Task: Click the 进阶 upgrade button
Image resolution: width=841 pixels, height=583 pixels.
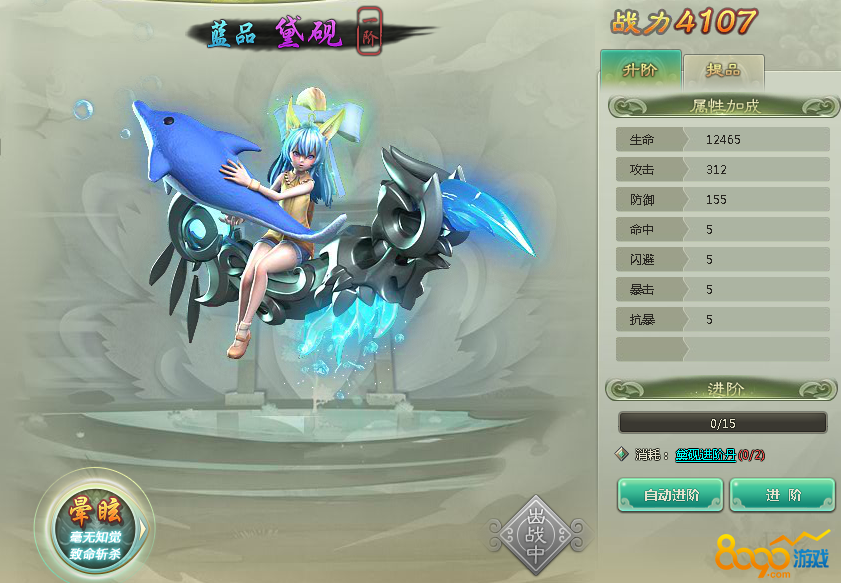Action: coord(782,494)
